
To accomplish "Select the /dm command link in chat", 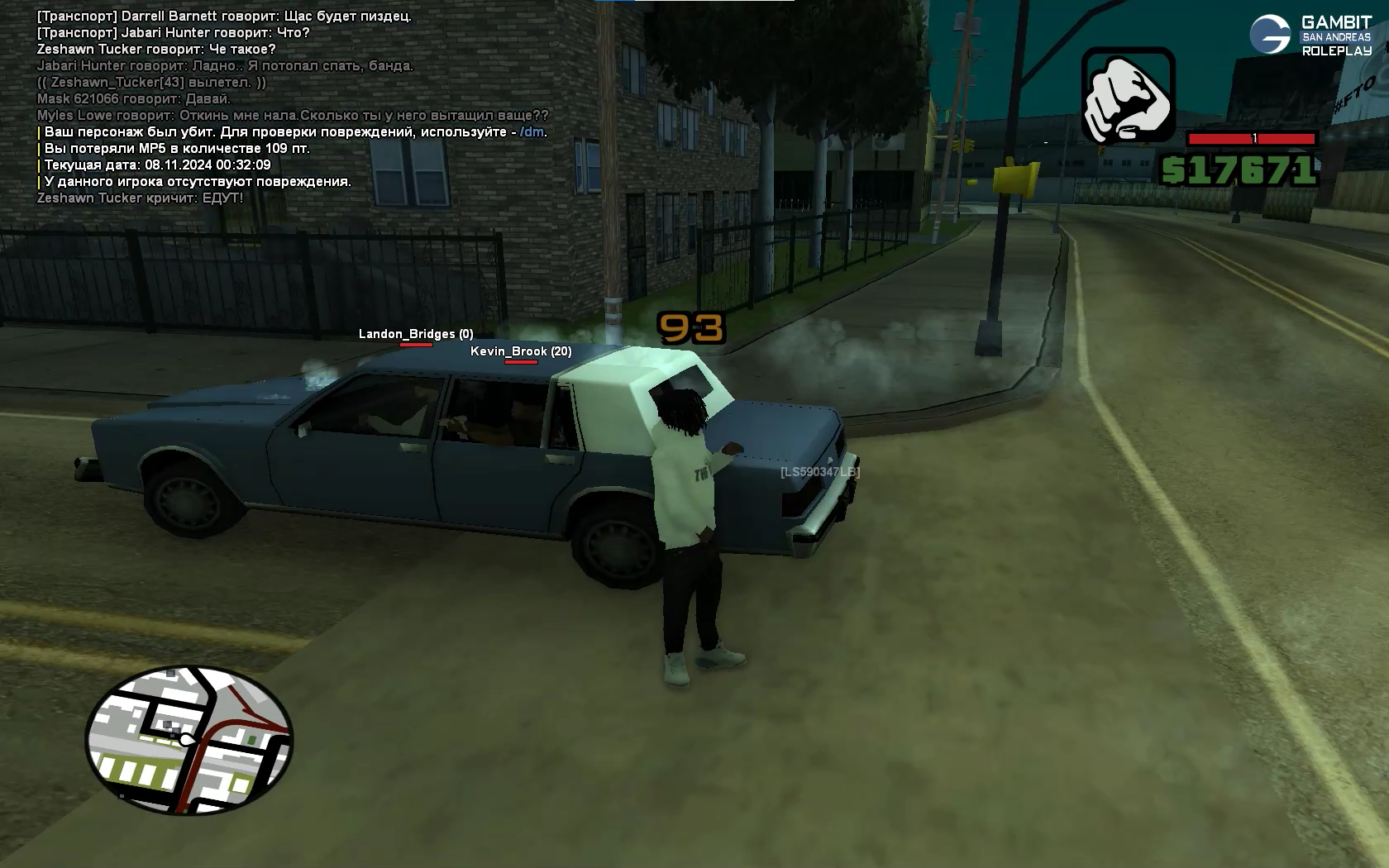I will coord(532,132).
